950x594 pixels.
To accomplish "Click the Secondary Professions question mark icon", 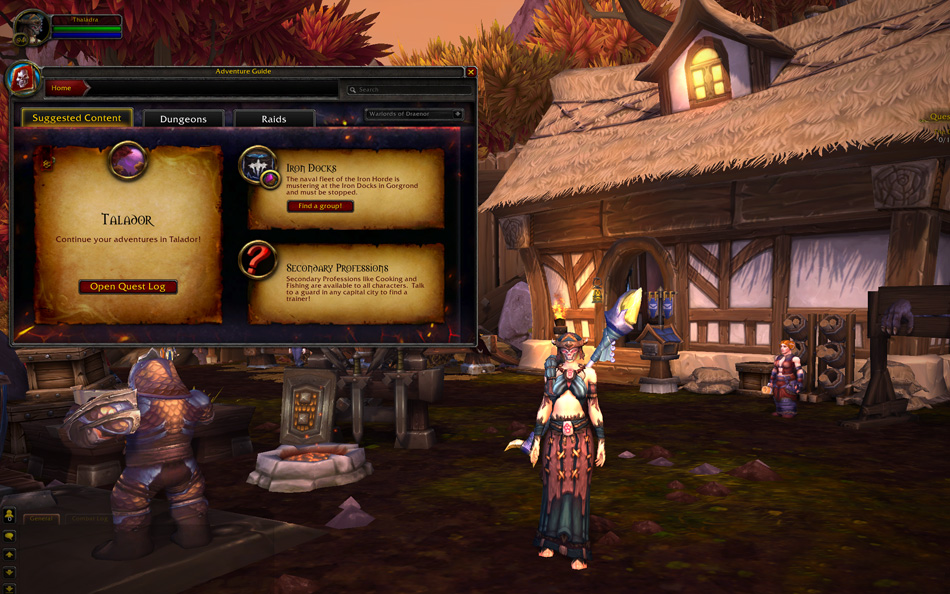I will pos(258,260).
